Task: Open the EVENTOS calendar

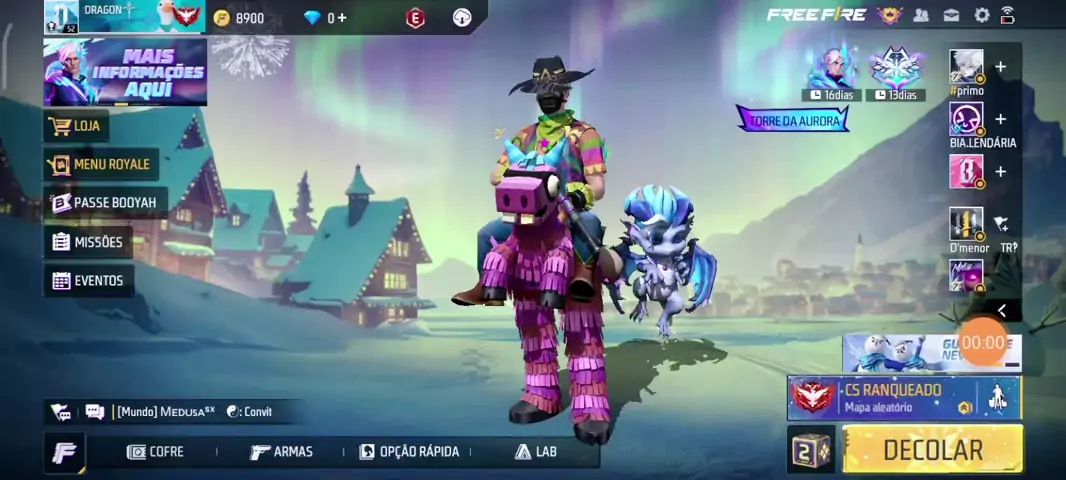Action: [x=88, y=281]
